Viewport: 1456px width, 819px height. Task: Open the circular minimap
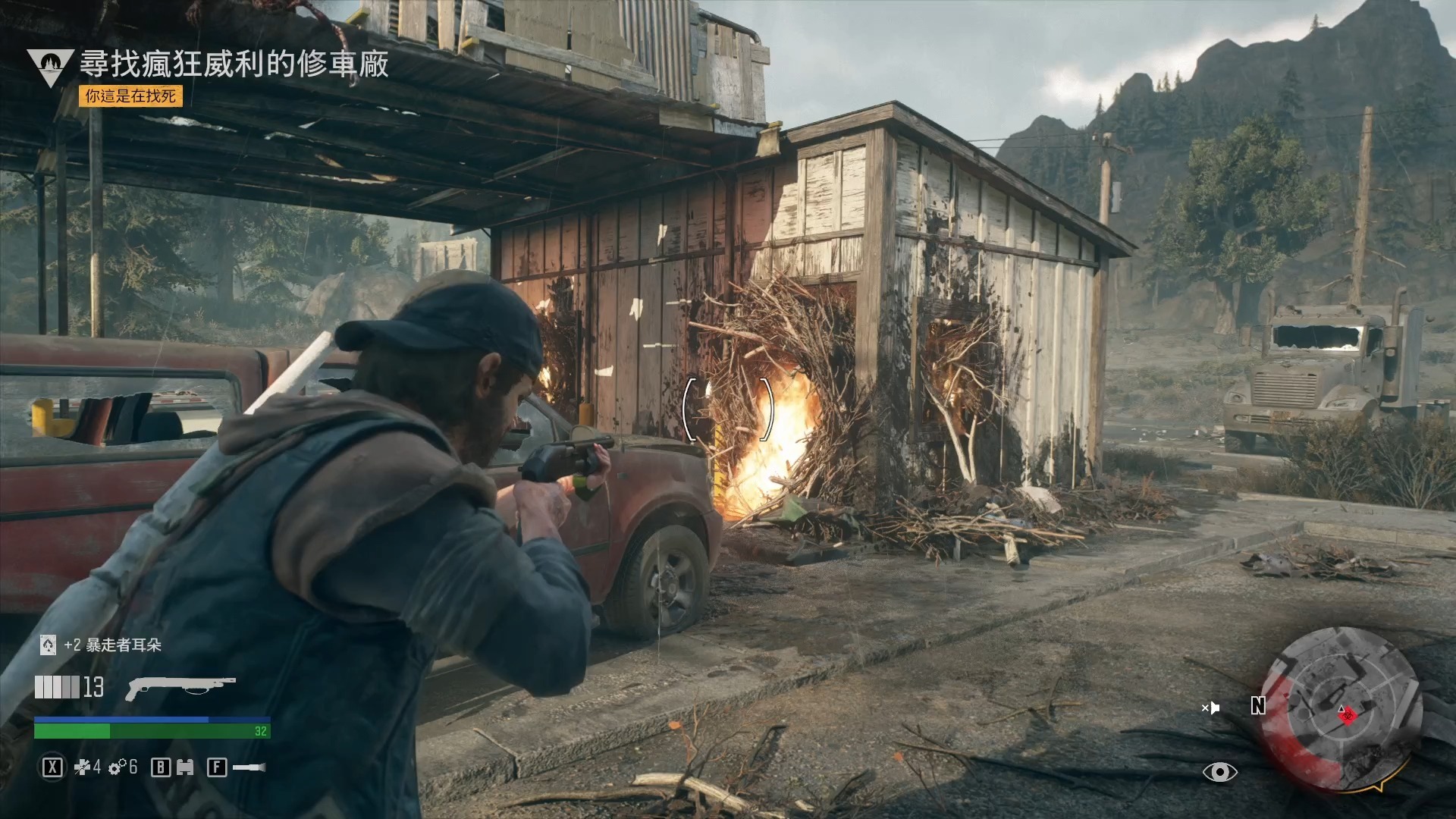[x=1341, y=708]
